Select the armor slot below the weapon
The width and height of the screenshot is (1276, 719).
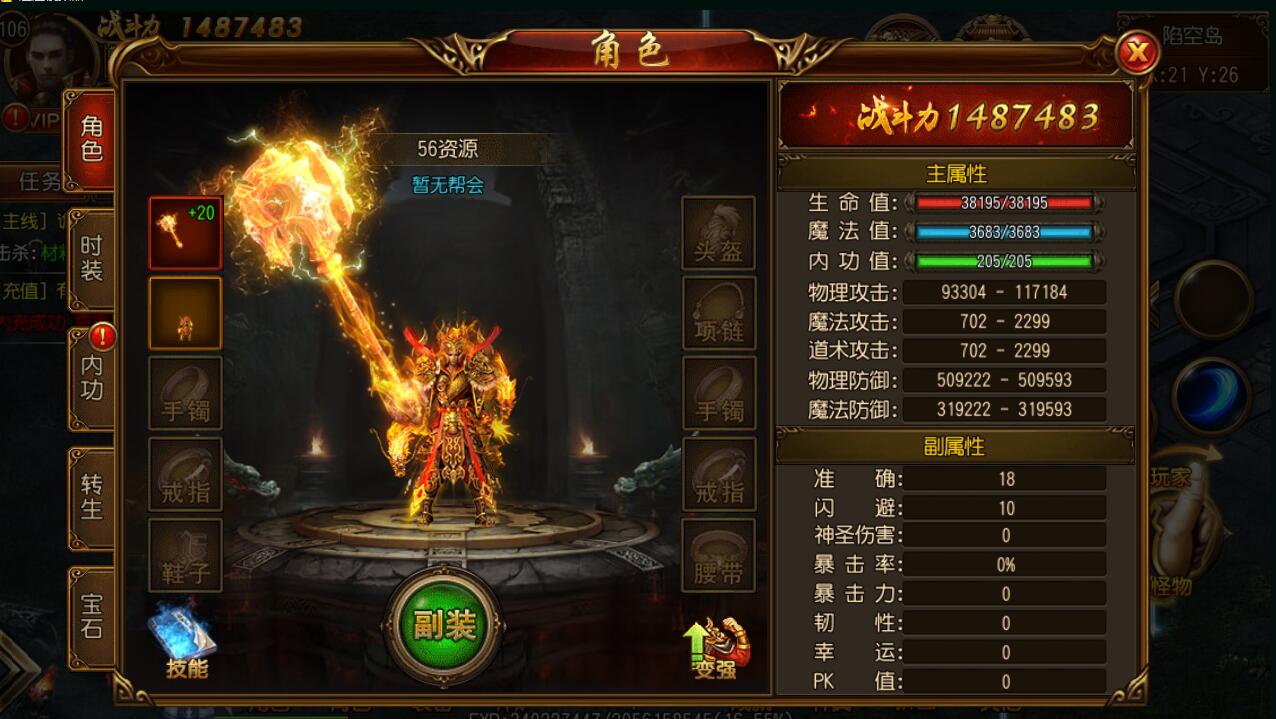pyautogui.click(x=185, y=313)
